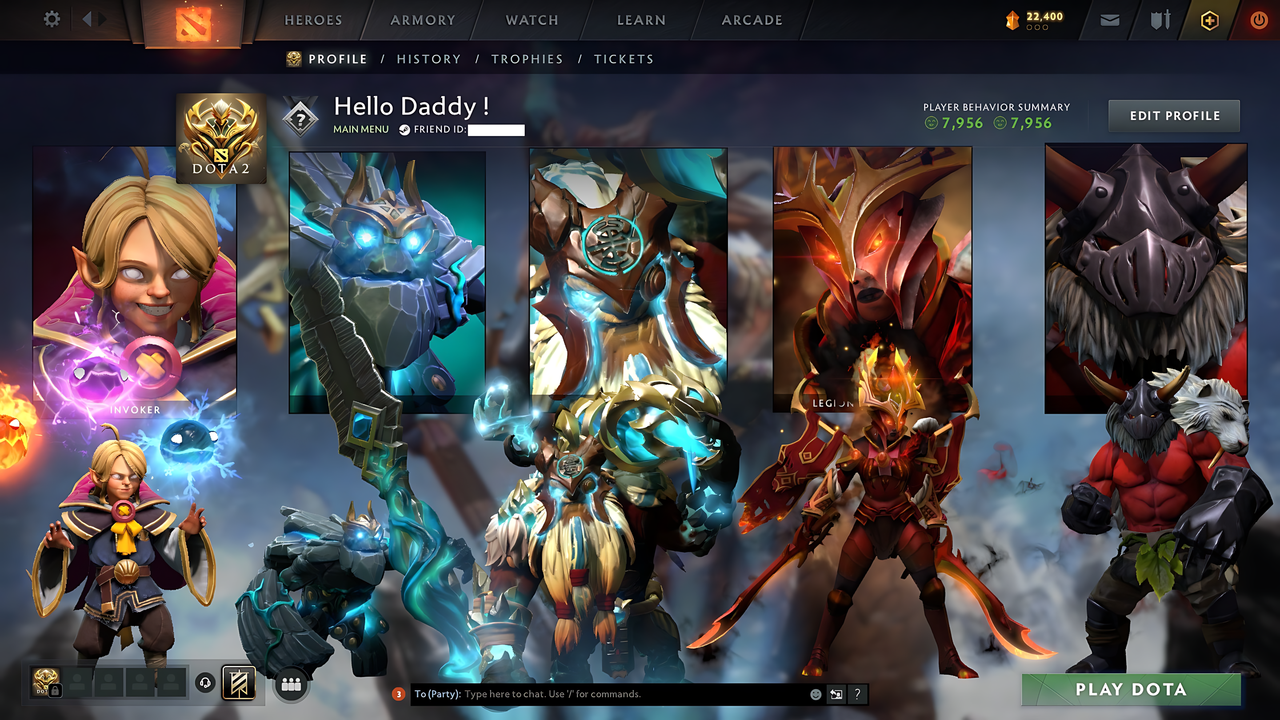Click the red power button icon
Screen dimensions: 1280x720
1258,19
